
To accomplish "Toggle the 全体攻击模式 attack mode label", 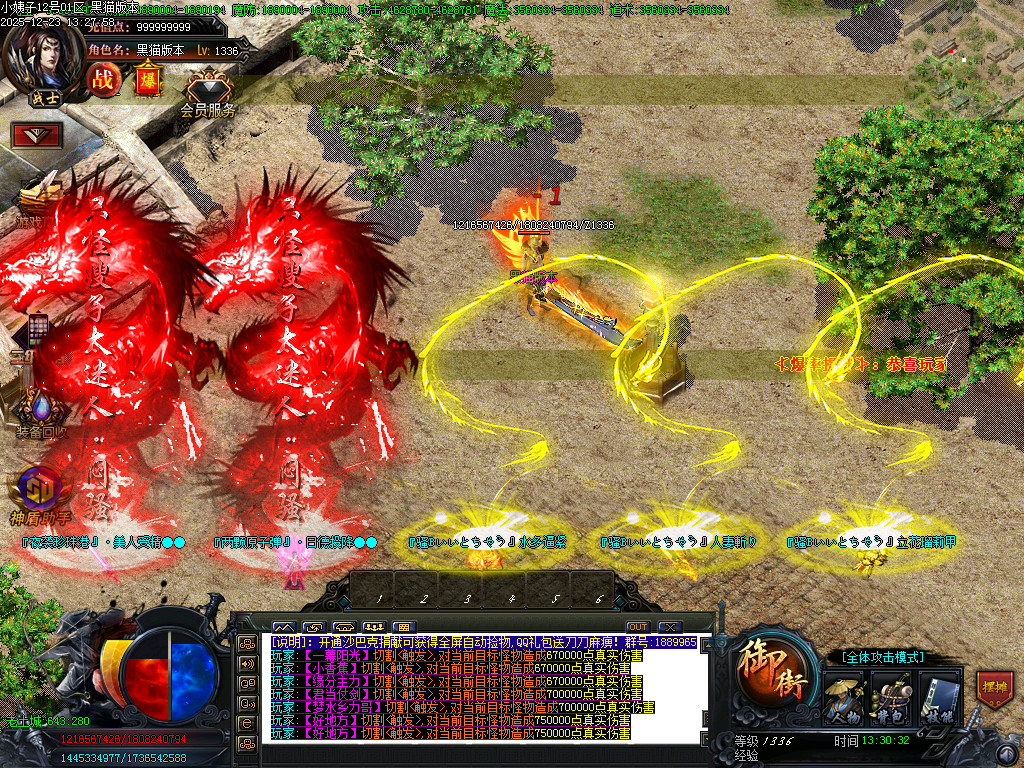I will [x=875, y=657].
